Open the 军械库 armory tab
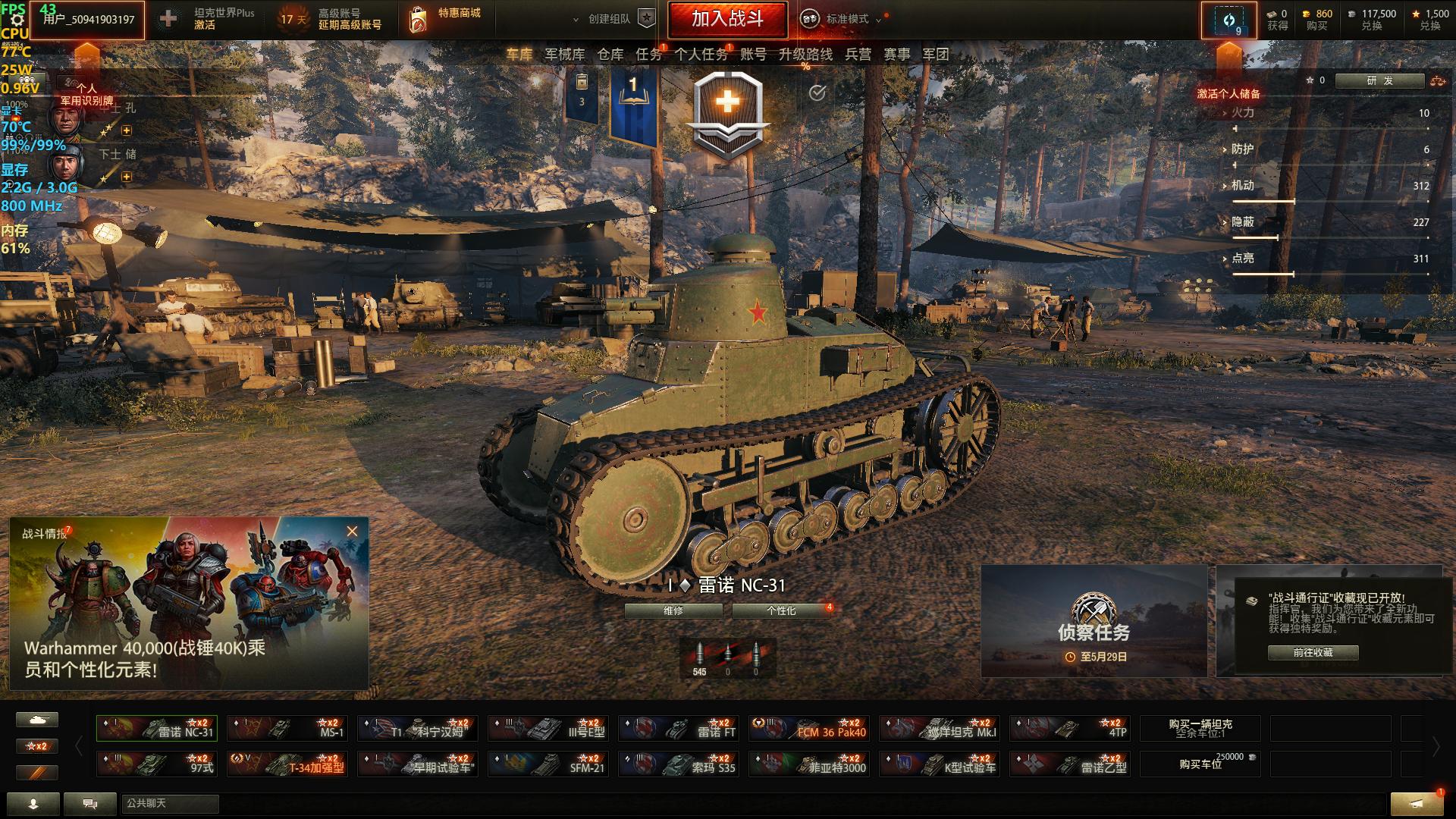The width and height of the screenshot is (1456, 819). coord(565,55)
